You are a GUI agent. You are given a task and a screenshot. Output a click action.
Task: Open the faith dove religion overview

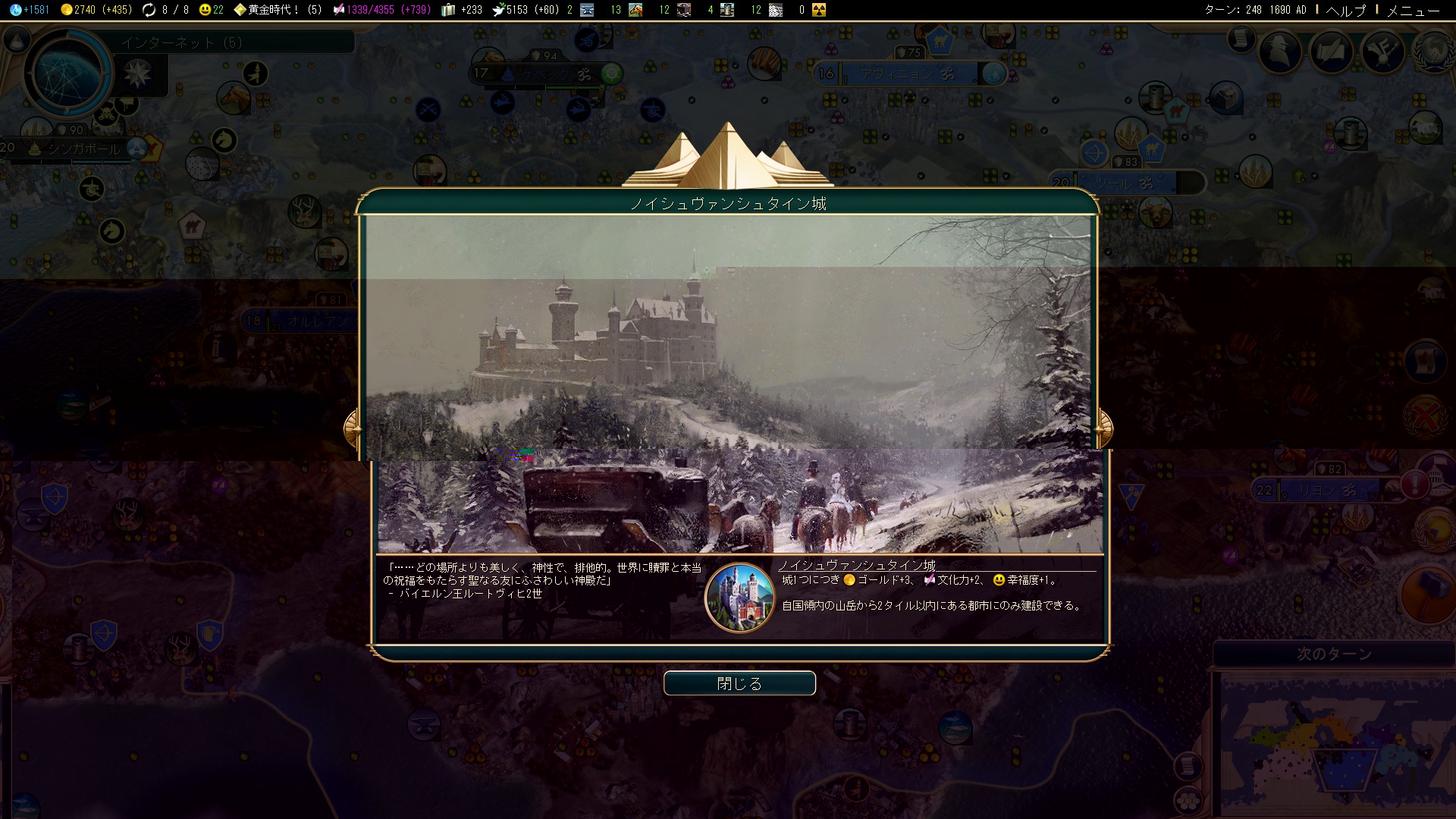525,10
